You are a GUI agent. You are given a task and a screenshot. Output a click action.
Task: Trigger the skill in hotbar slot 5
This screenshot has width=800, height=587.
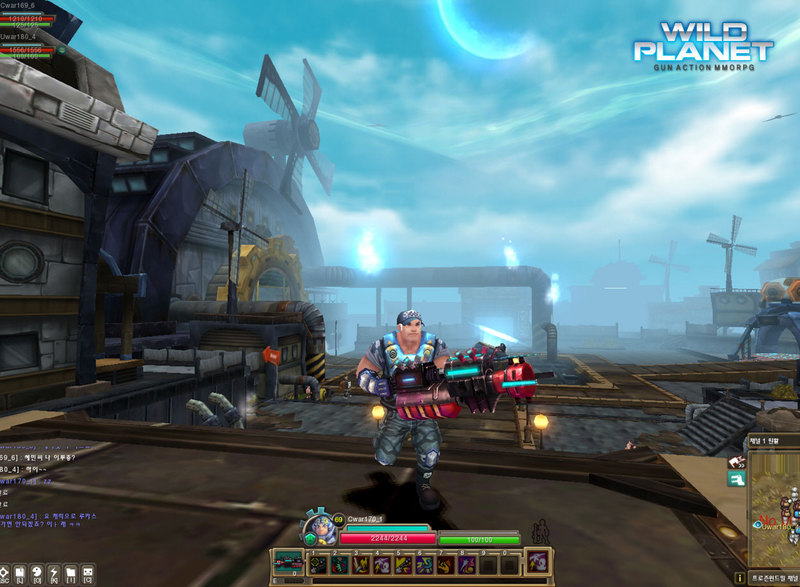pos(402,565)
